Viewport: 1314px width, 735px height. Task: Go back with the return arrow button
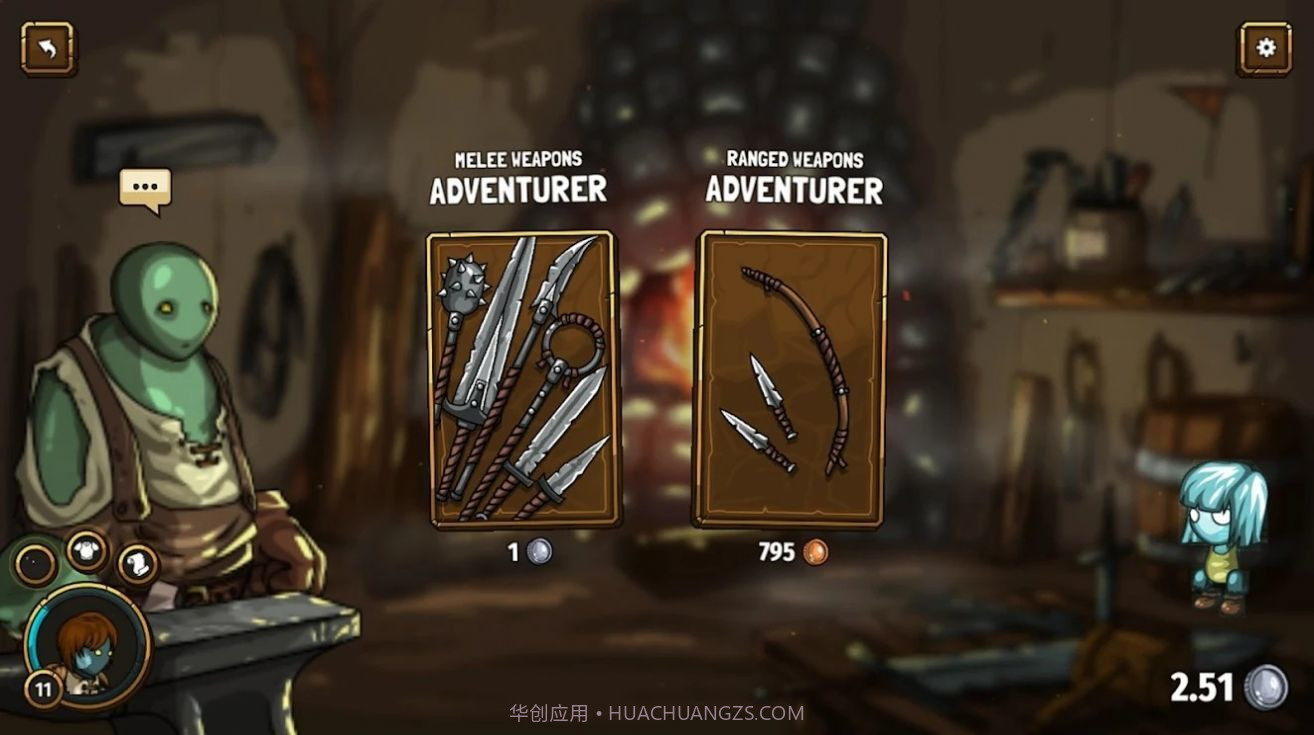point(47,48)
